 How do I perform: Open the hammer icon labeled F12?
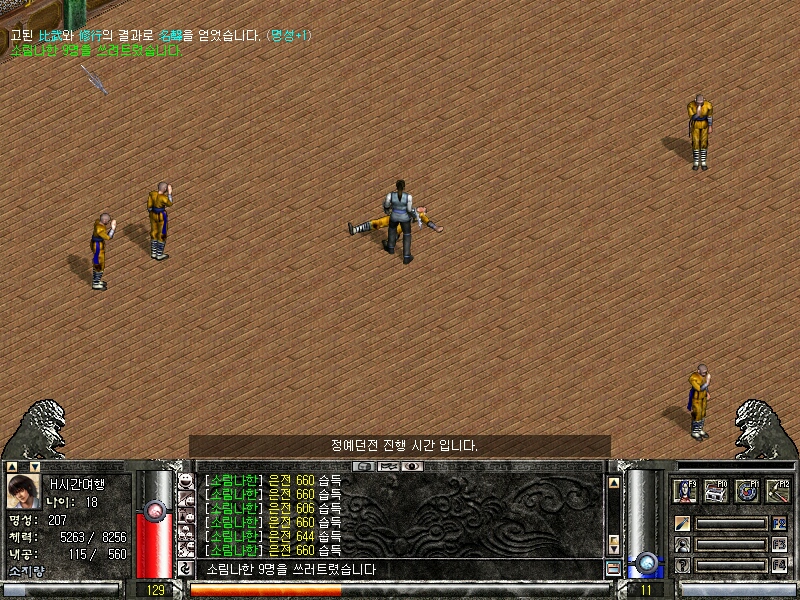(778, 492)
